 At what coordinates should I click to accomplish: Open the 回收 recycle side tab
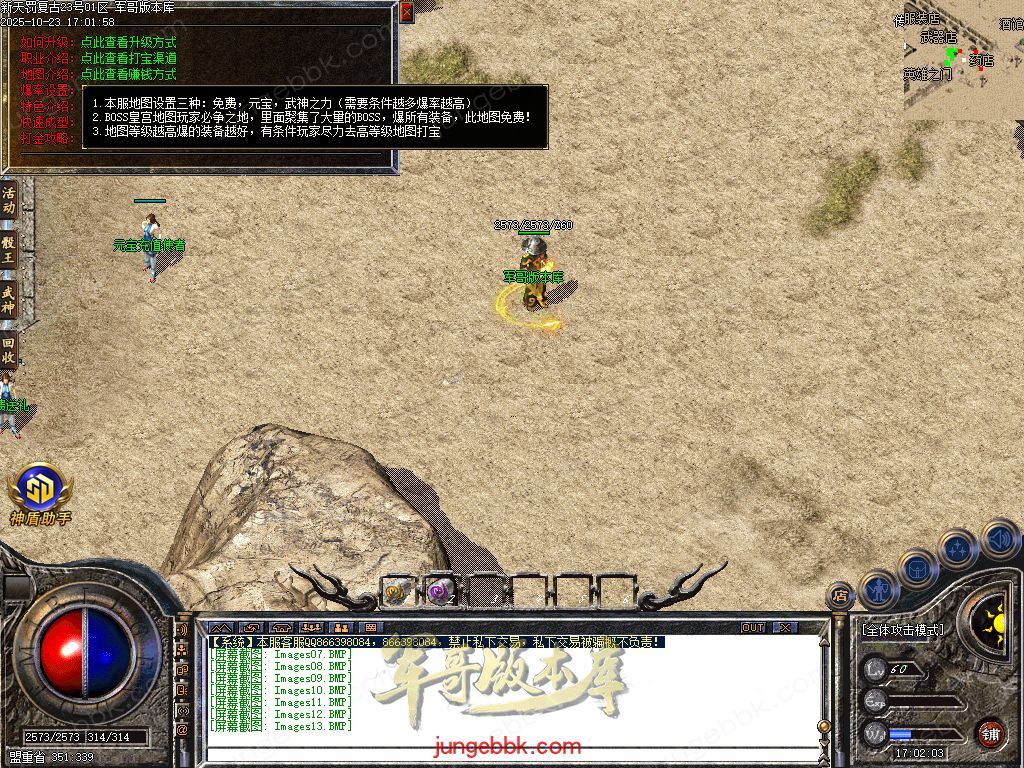click(x=9, y=348)
